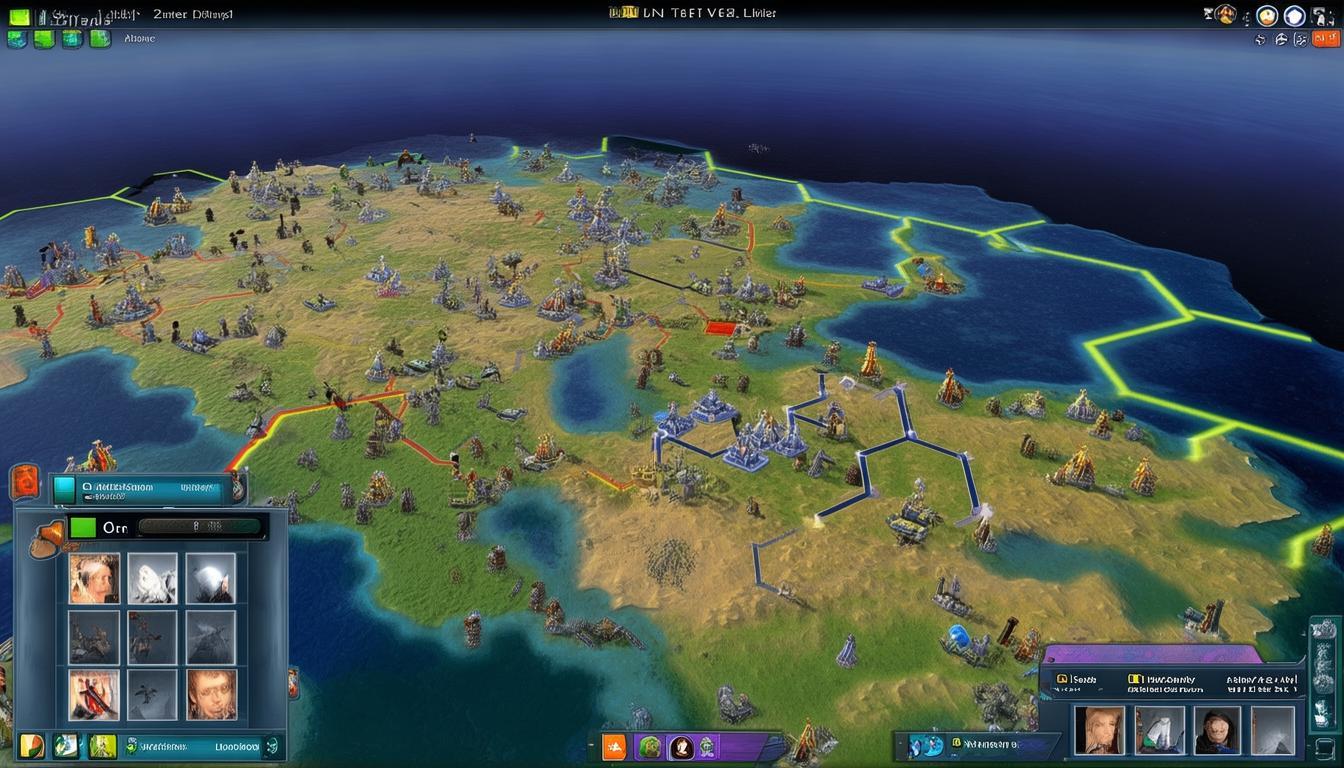Click the round blue-white icon at top right

click(x=1295, y=16)
